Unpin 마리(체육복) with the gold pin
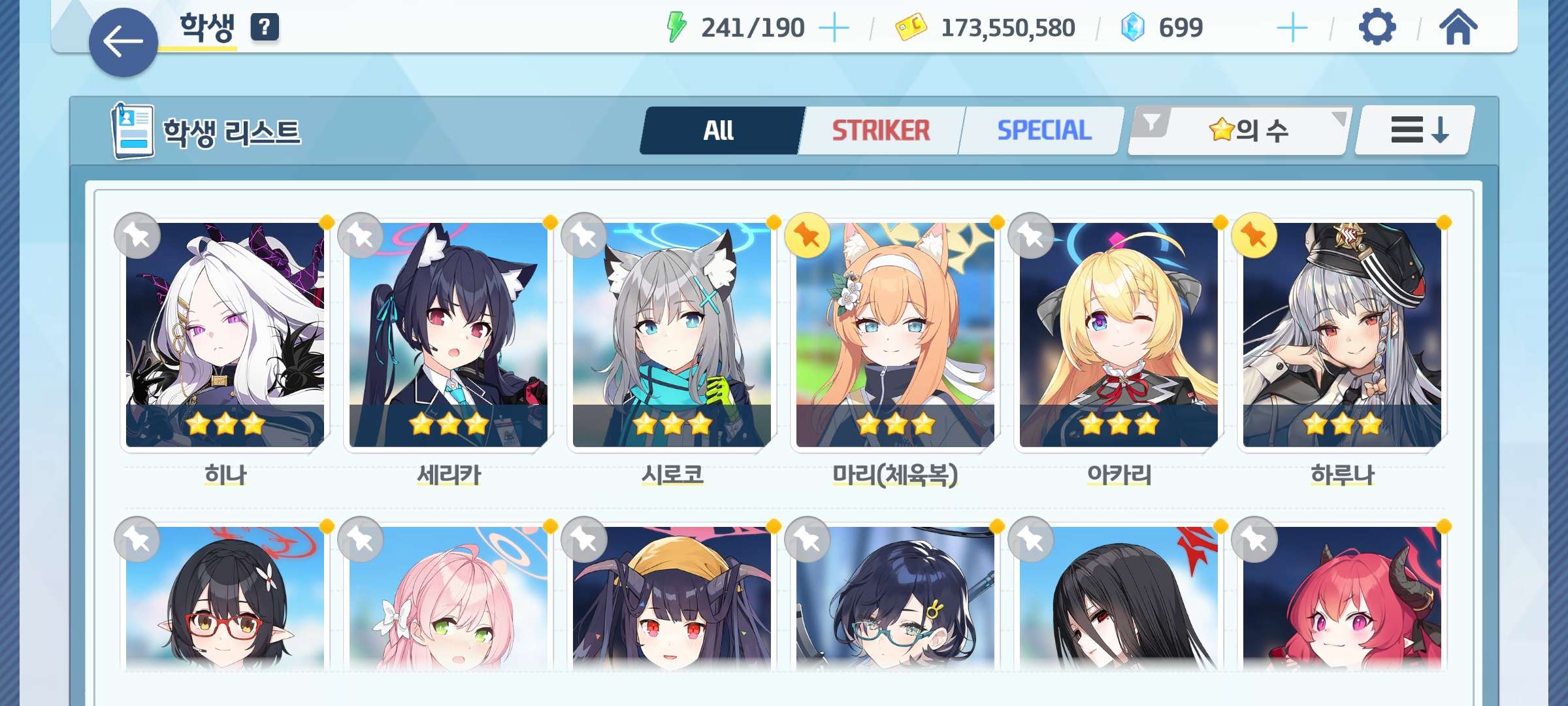 tap(808, 235)
